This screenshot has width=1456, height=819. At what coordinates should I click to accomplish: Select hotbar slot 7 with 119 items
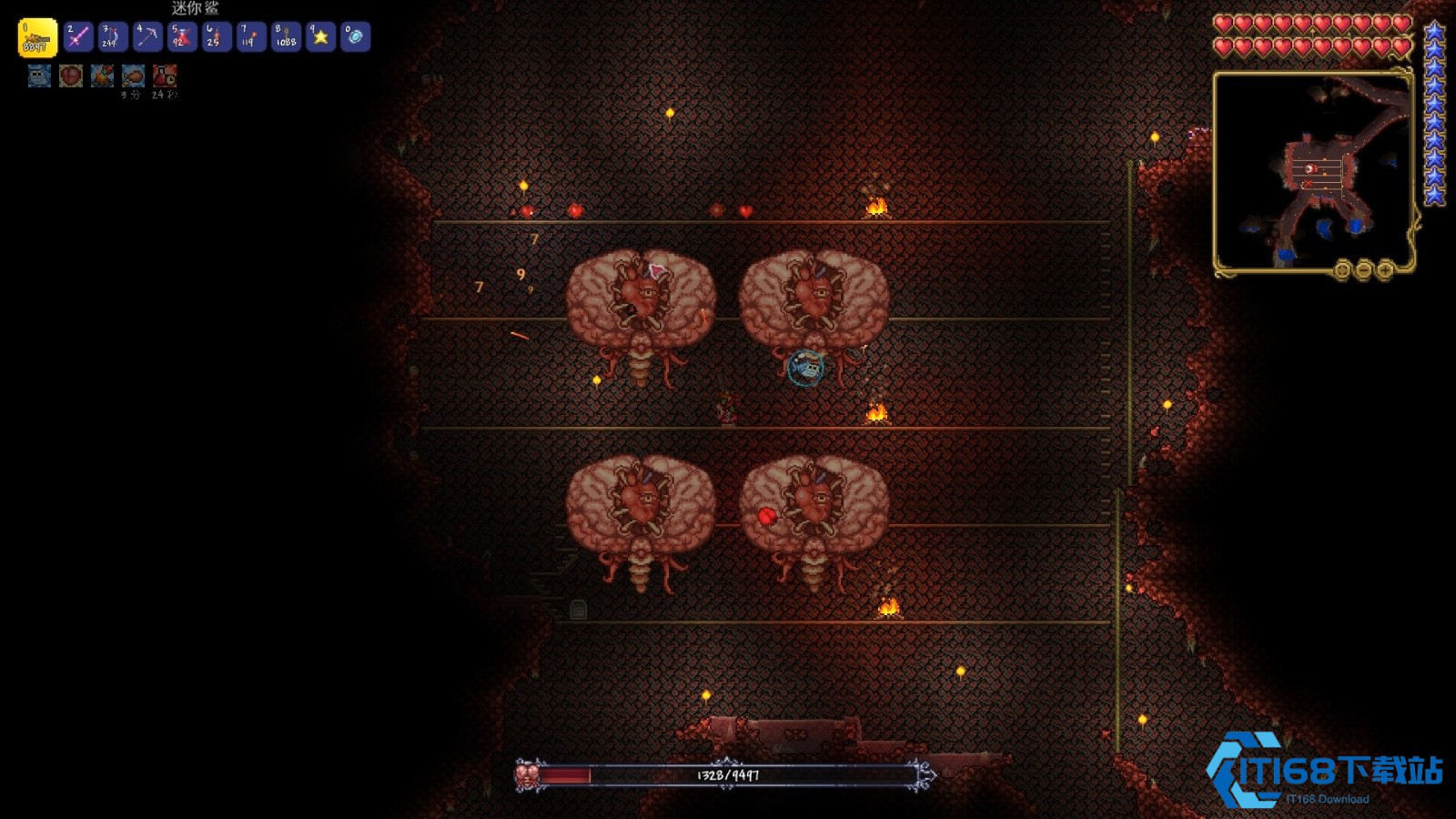[x=251, y=37]
